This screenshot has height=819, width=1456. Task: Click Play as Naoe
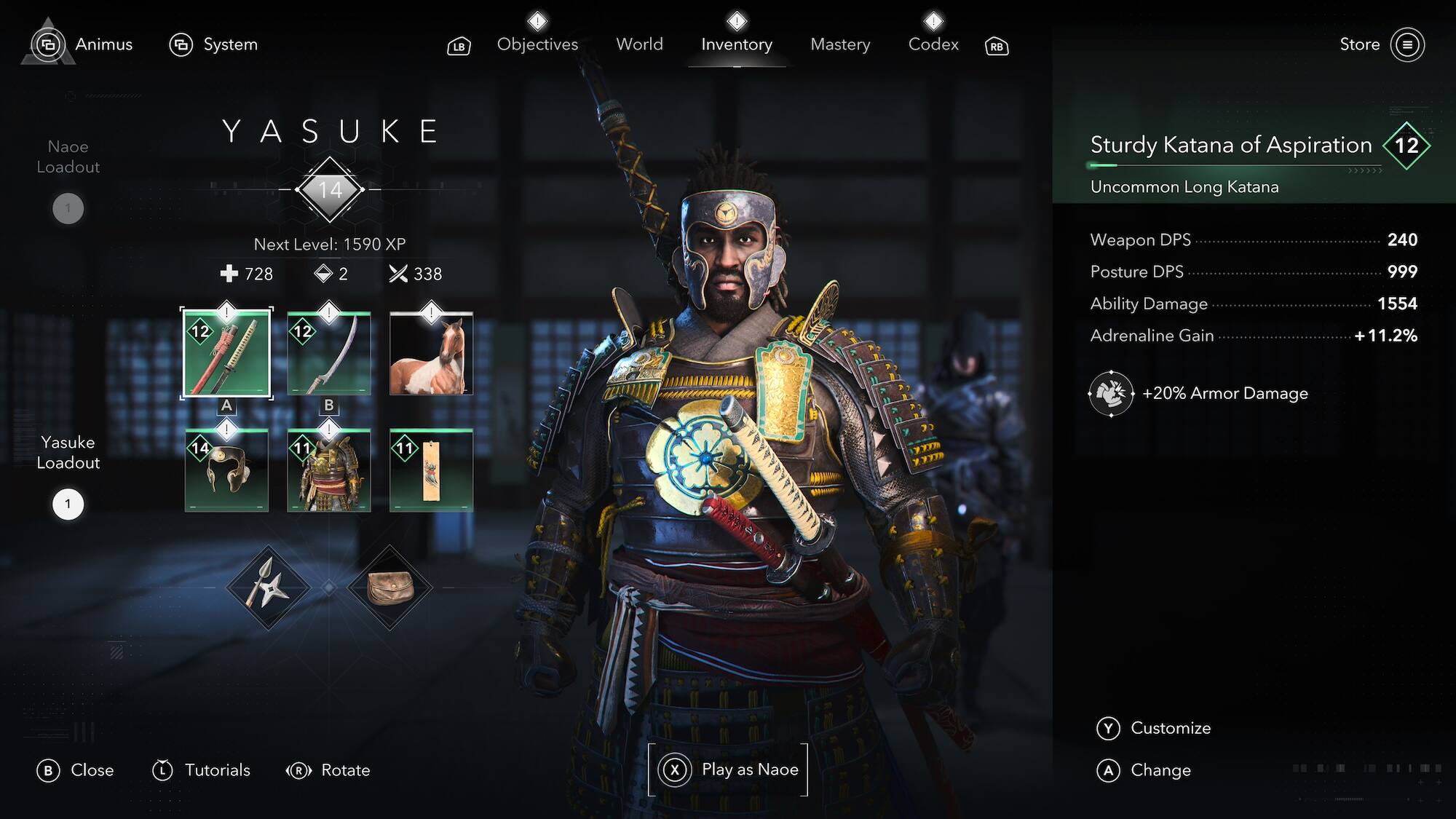tap(727, 769)
